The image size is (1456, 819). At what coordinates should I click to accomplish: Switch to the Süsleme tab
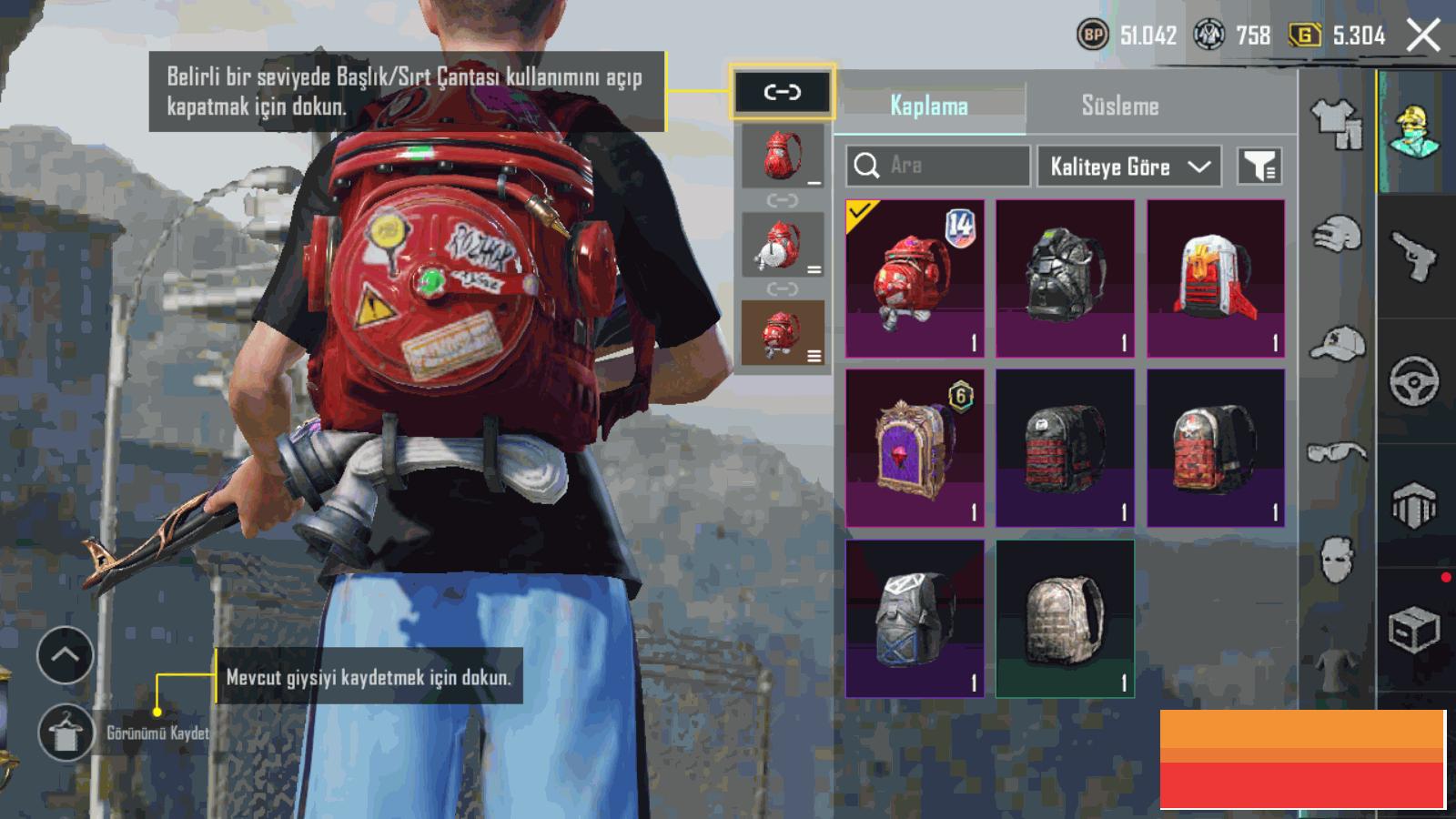(1119, 106)
